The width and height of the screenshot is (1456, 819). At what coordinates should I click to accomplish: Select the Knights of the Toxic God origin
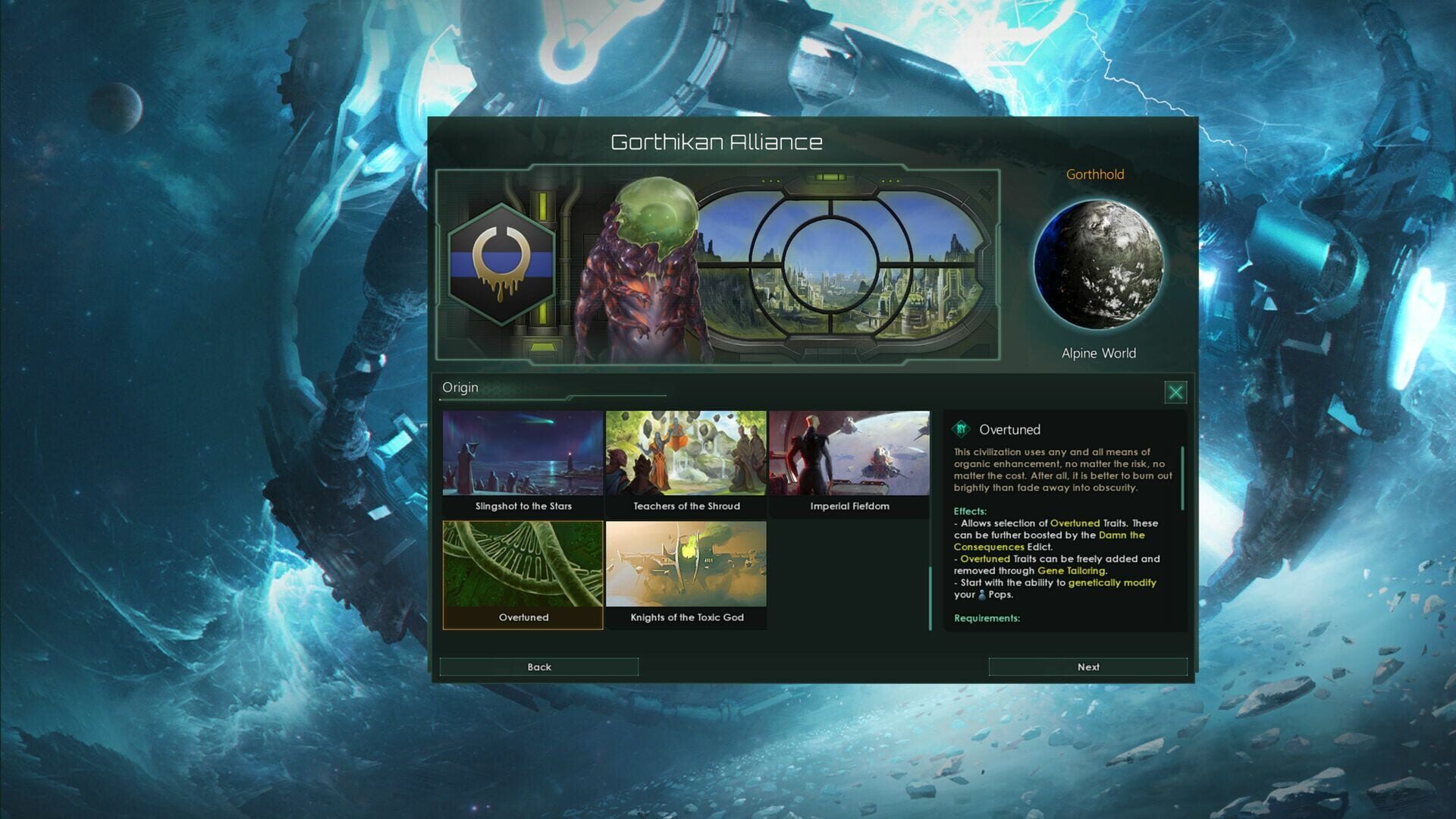(685, 567)
